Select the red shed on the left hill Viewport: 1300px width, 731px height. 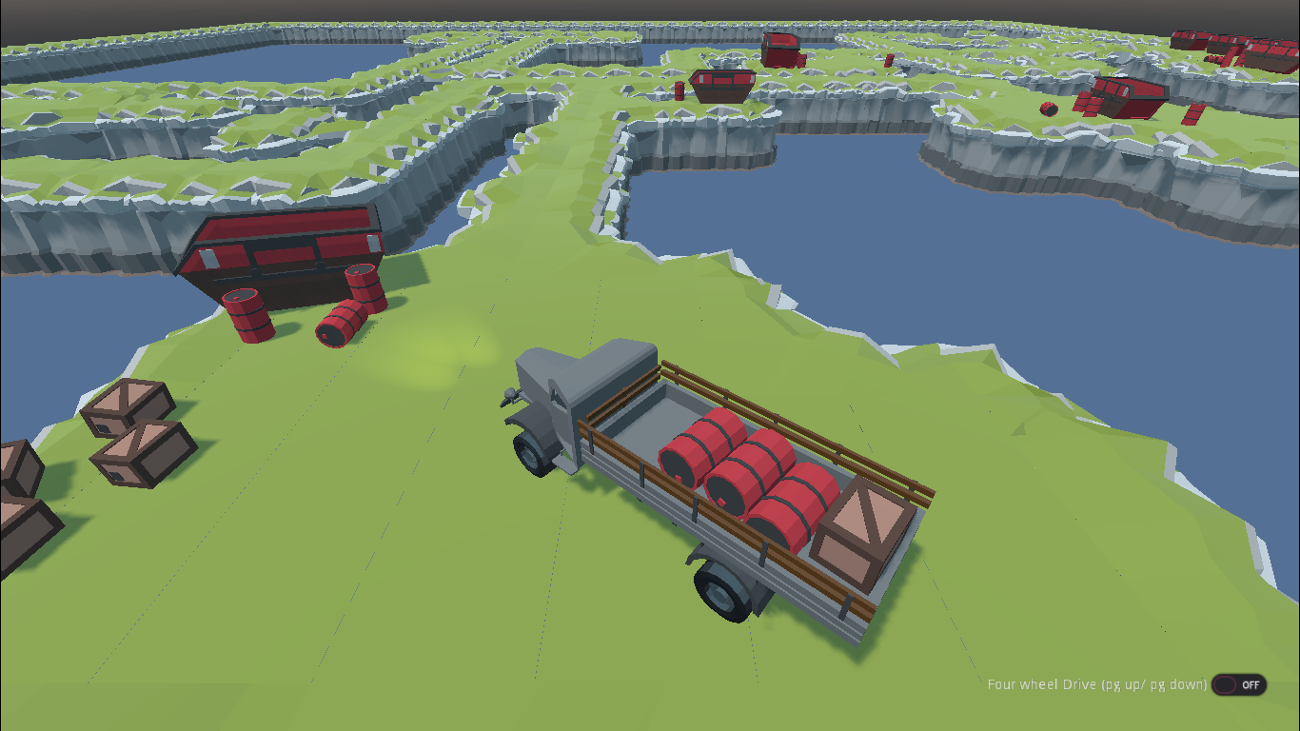[x=285, y=250]
